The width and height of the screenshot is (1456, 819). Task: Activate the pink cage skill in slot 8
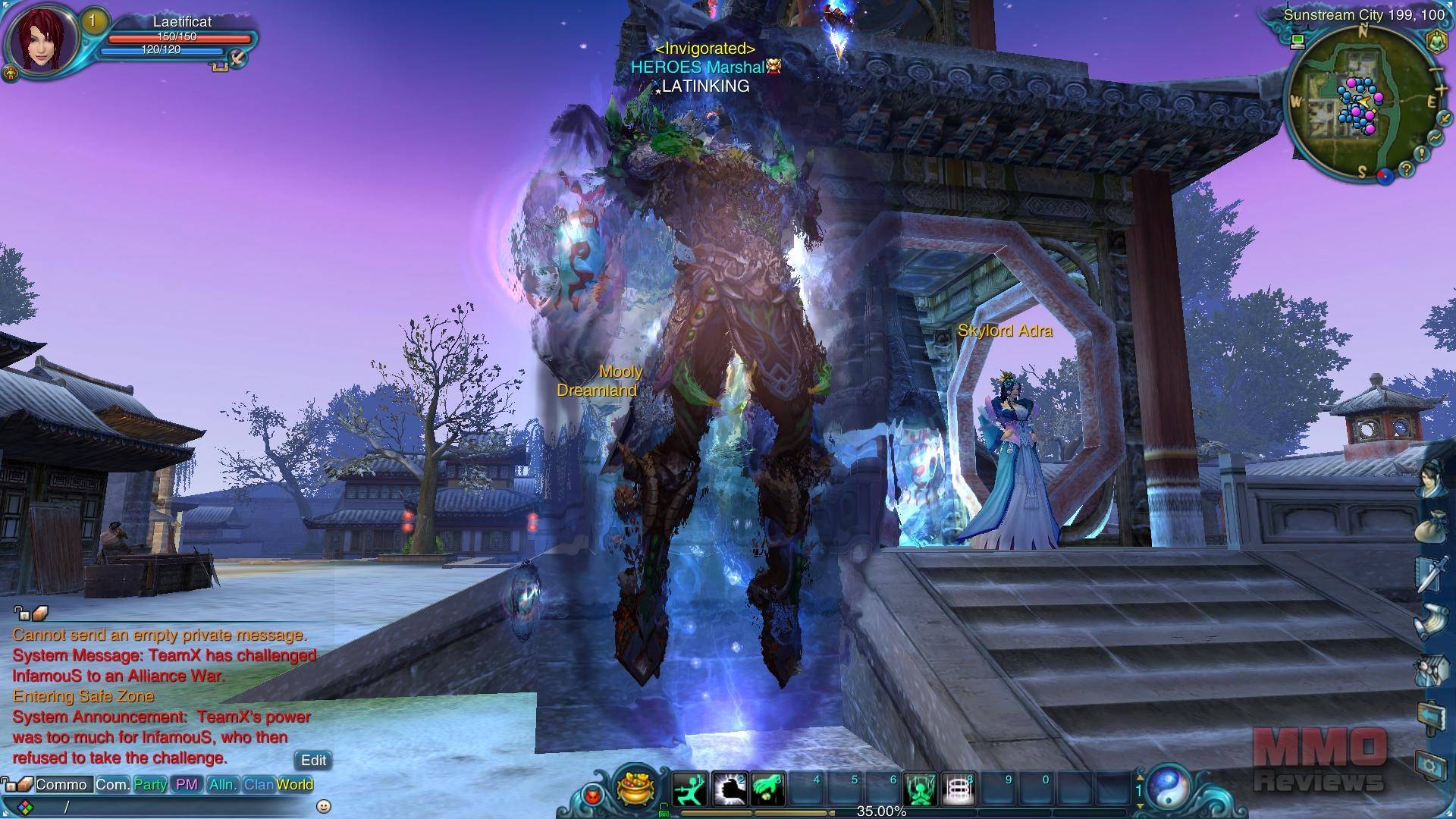[x=958, y=789]
